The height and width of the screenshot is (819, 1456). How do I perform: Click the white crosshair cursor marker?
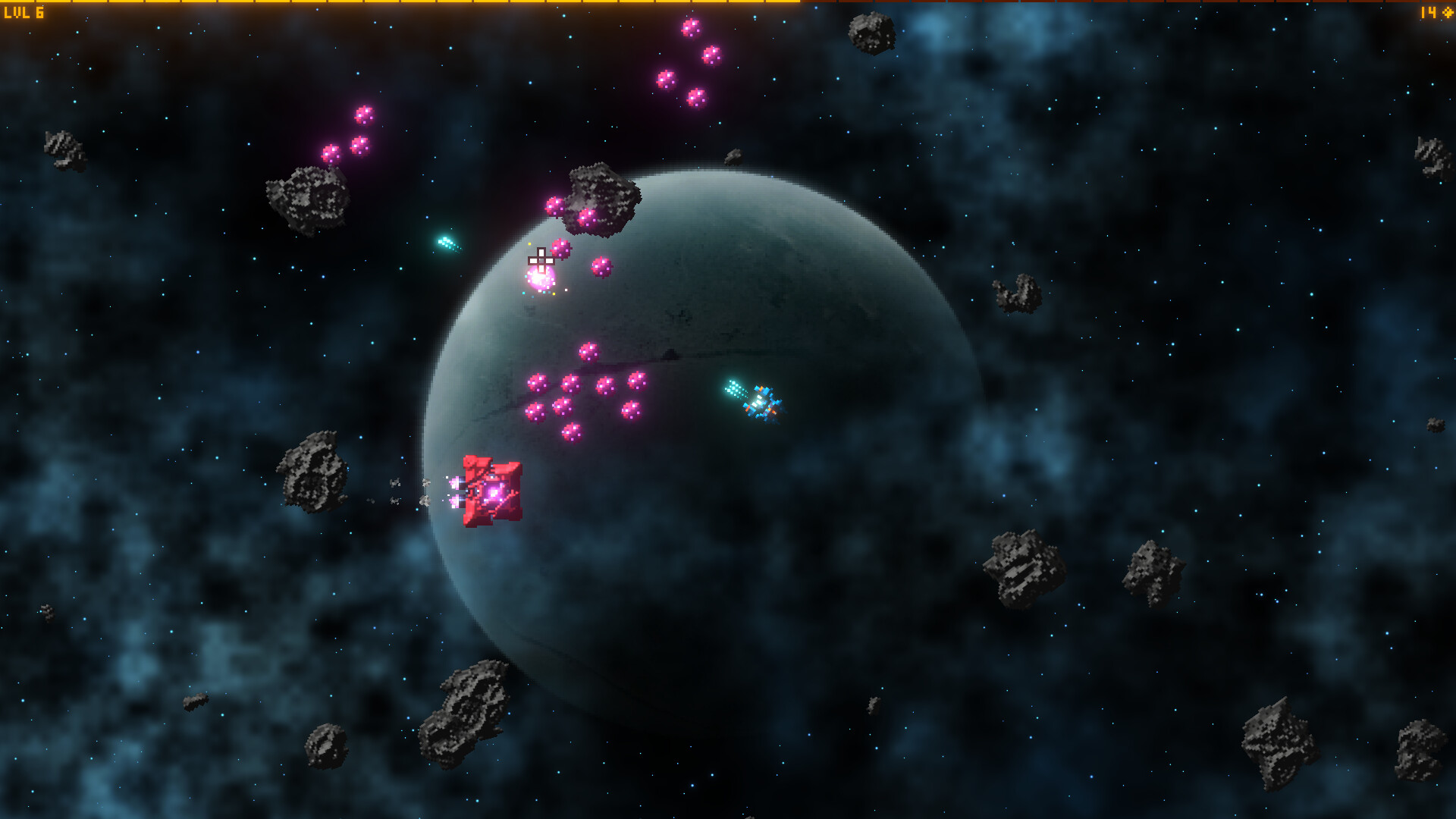click(x=540, y=259)
